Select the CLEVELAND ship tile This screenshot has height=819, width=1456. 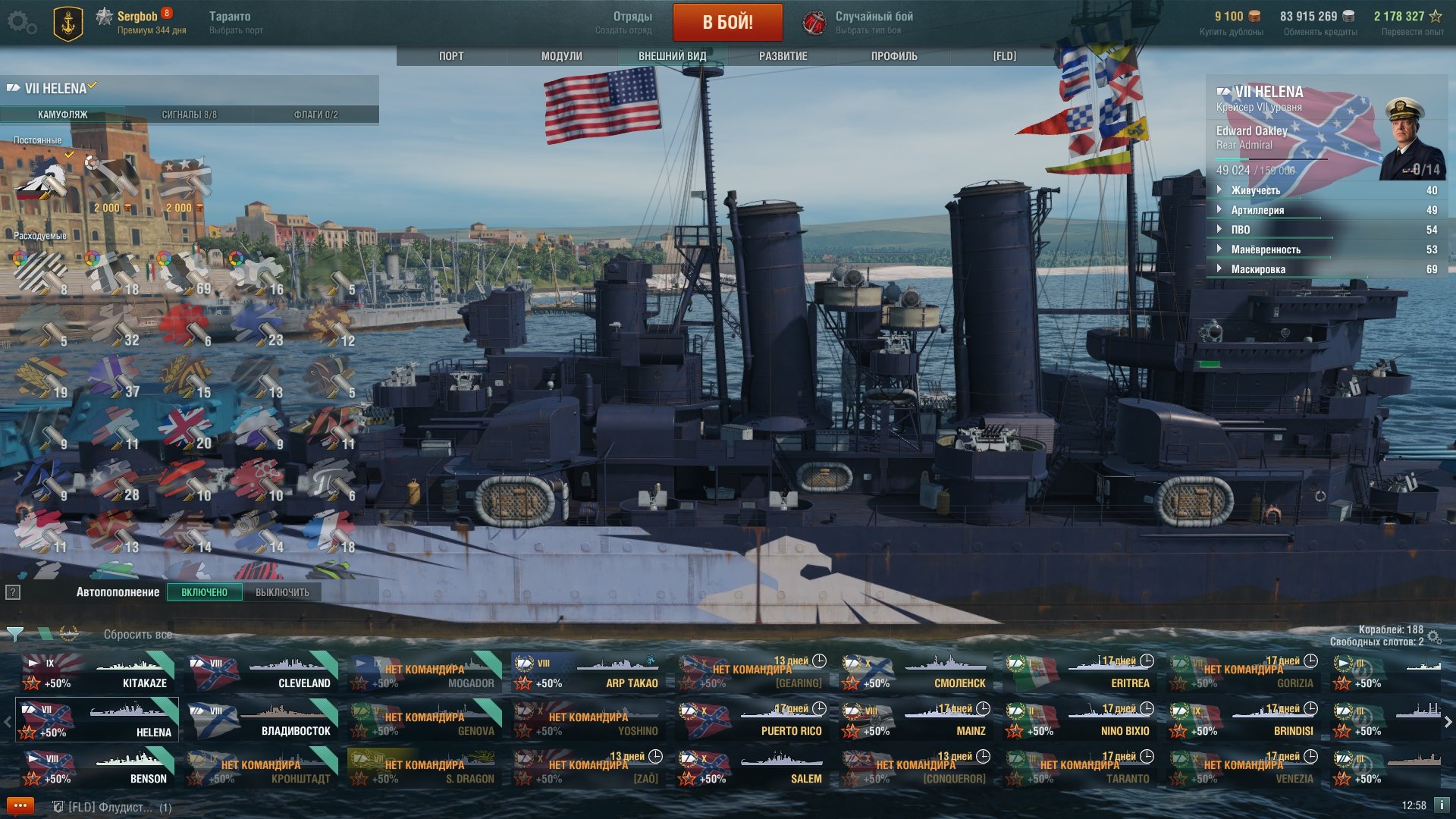pos(261,673)
